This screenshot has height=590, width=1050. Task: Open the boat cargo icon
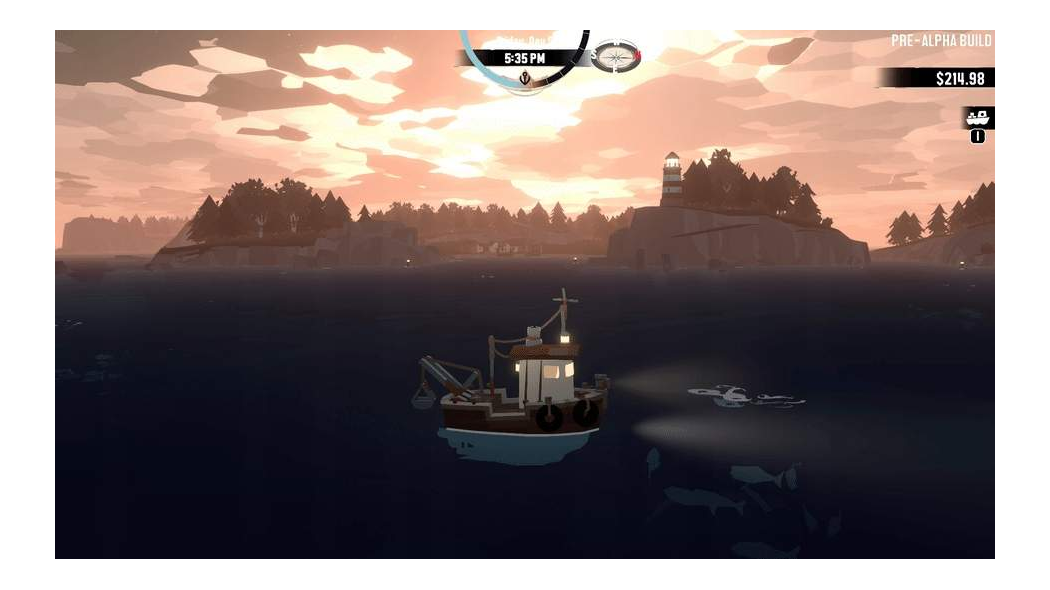pos(977,118)
